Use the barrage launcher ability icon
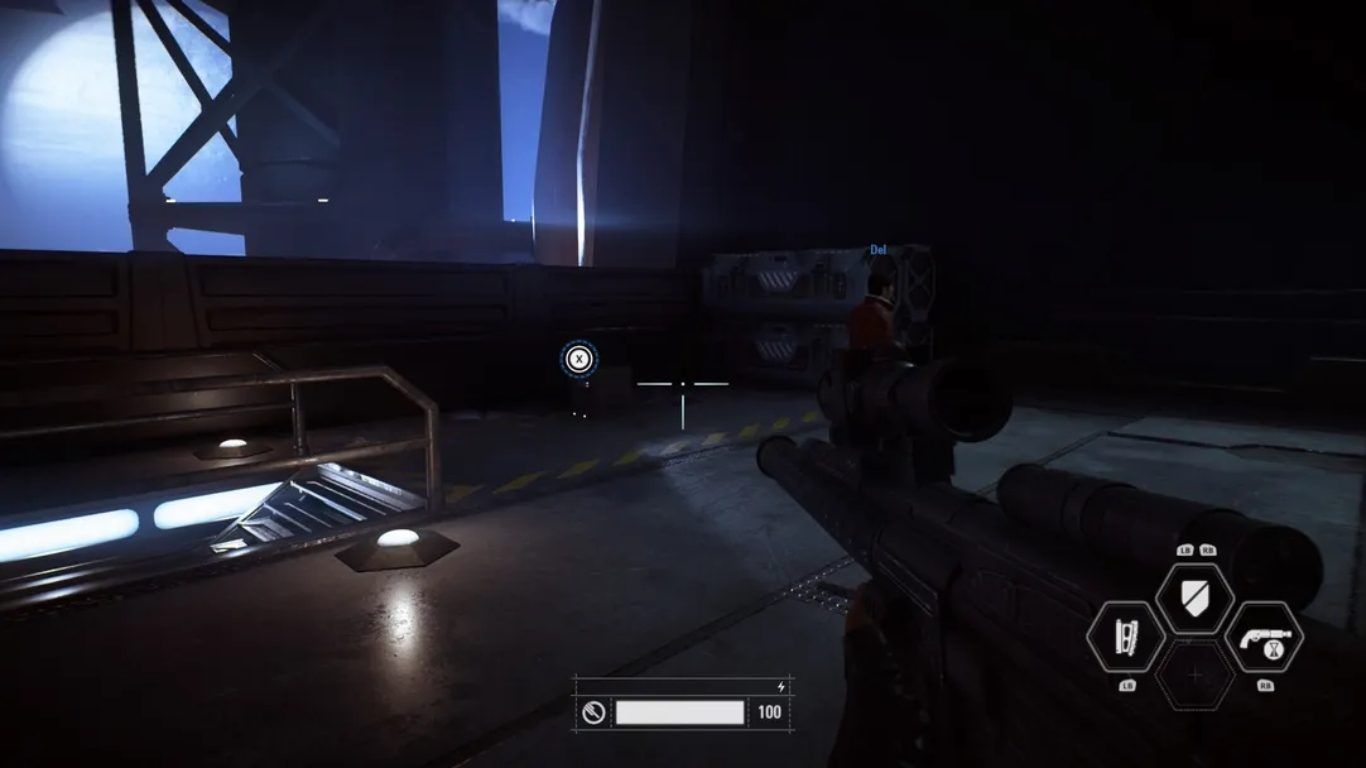1366x768 pixels. point(1125,638)
